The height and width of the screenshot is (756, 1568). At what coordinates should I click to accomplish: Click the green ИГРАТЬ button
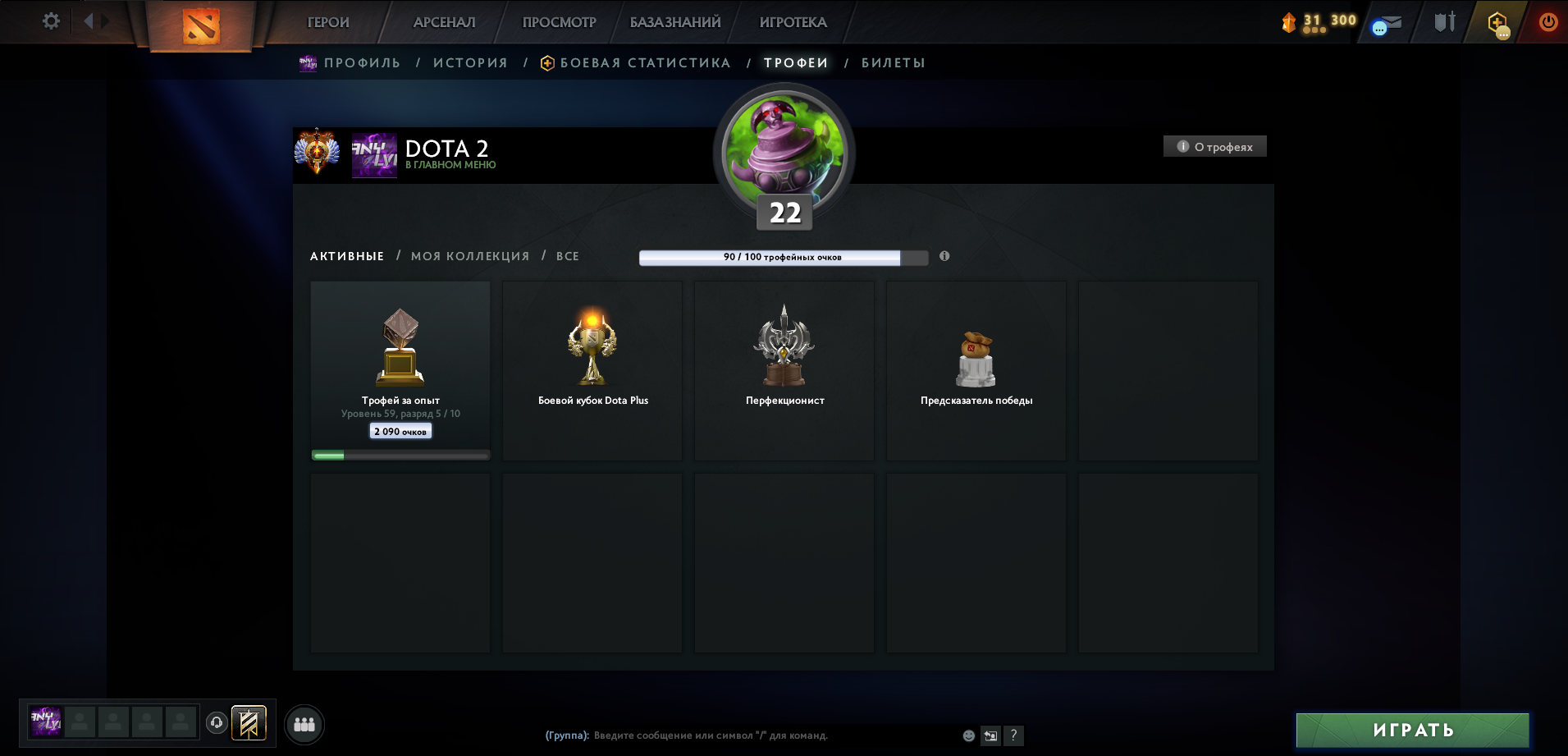pyautogui.click(x=1412, y=730)
